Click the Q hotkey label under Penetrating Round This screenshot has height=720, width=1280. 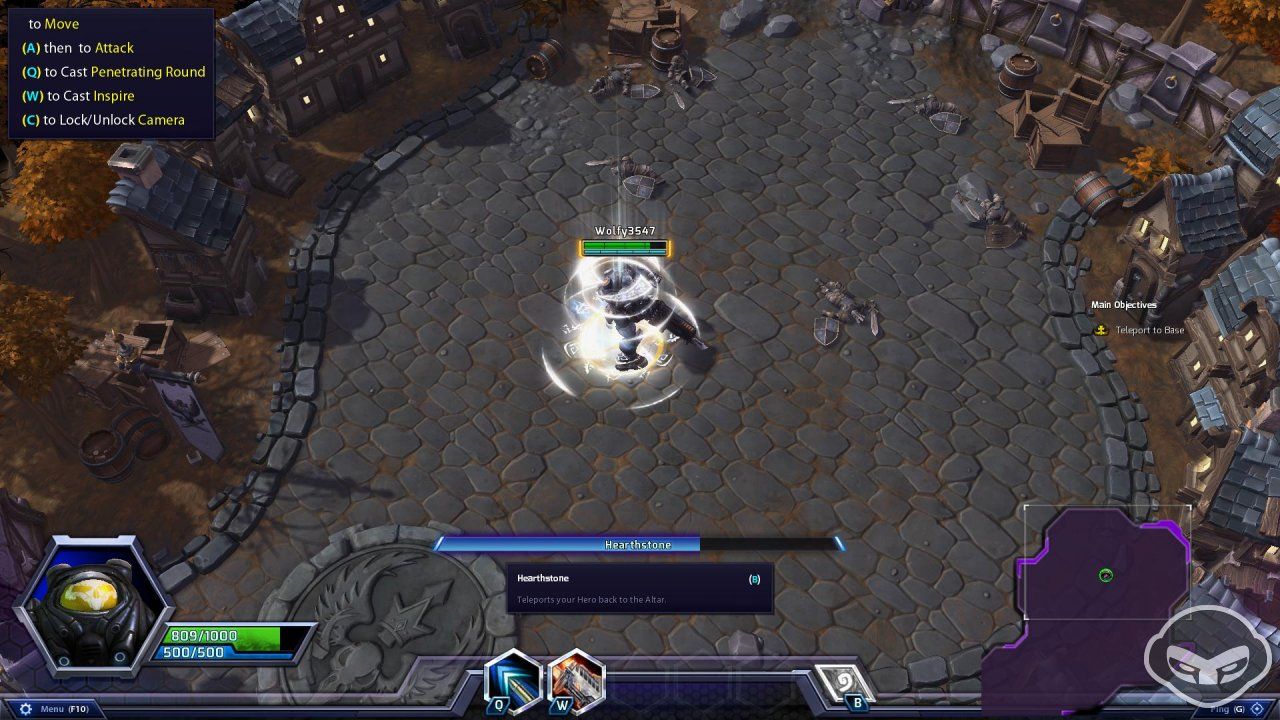tap(500, 704)
